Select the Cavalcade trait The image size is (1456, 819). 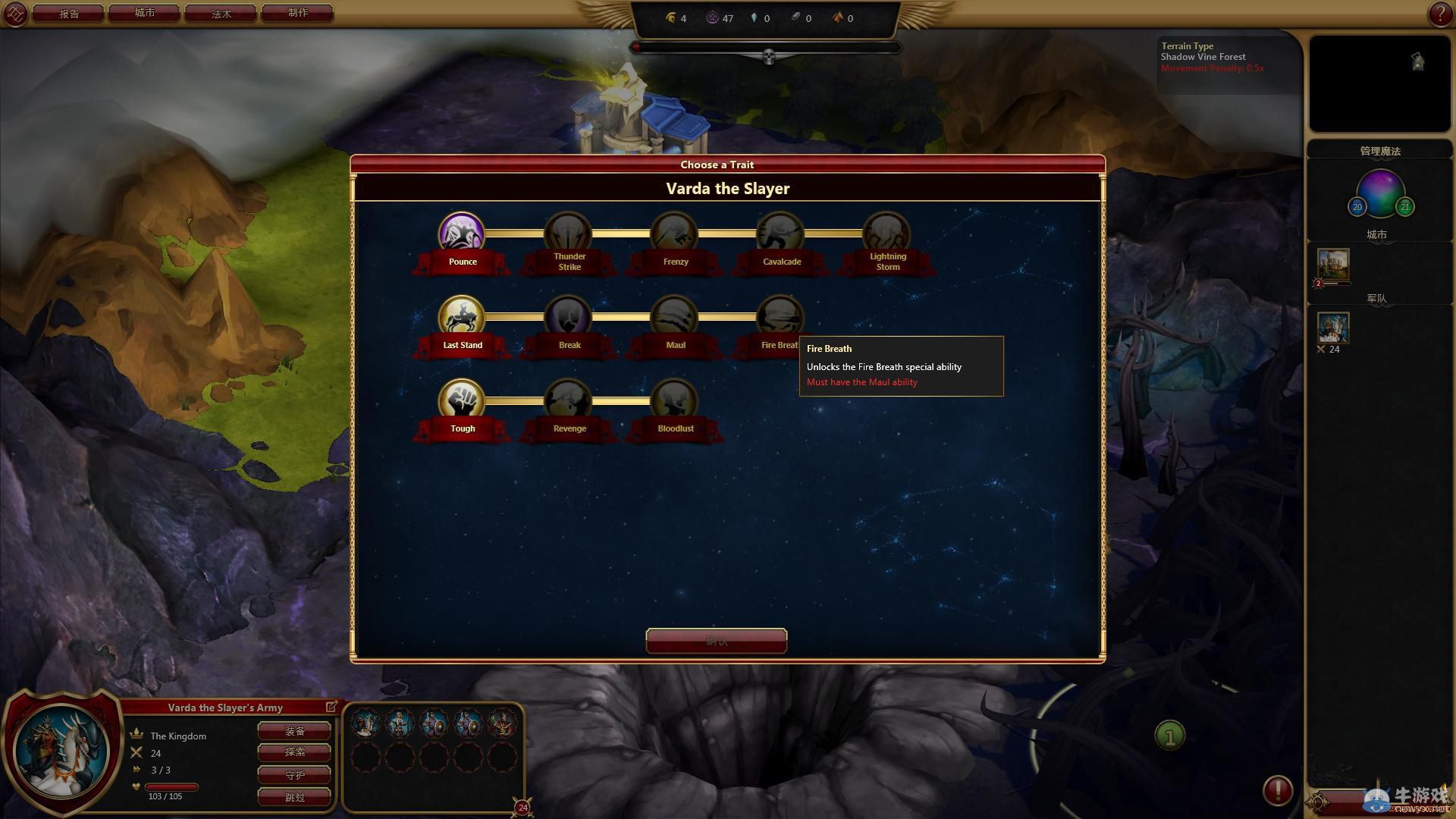[780, 233]
